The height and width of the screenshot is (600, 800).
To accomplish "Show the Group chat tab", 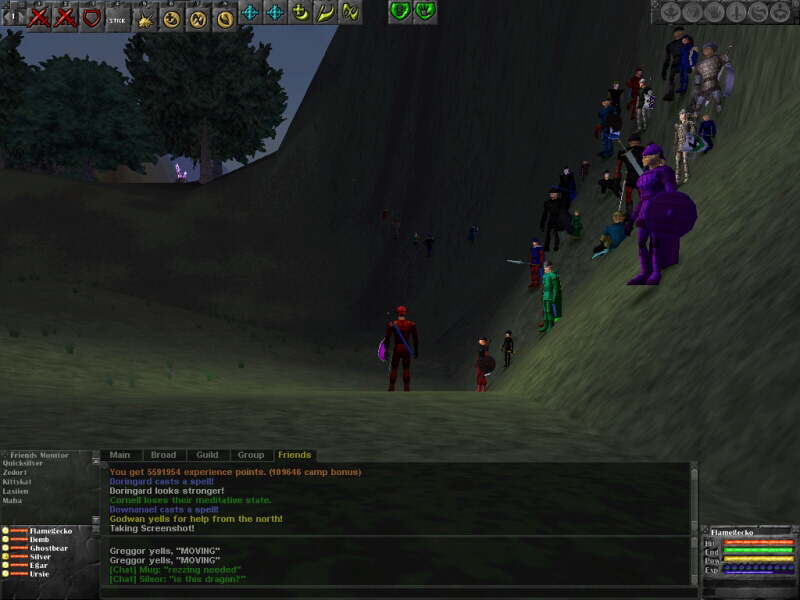I will pos(251,455).
